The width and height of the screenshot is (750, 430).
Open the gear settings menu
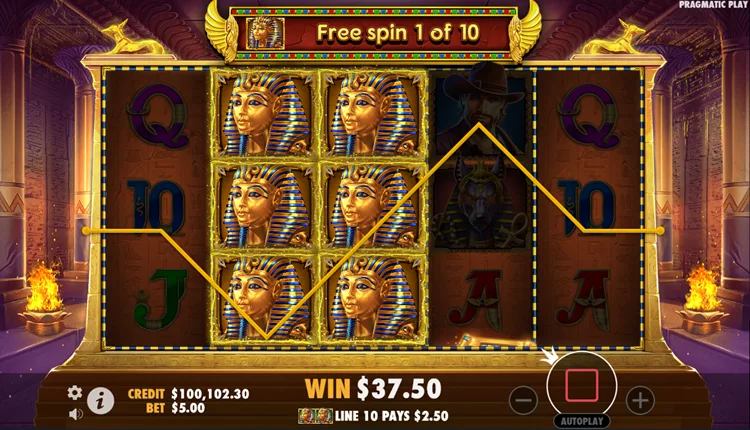74,393
